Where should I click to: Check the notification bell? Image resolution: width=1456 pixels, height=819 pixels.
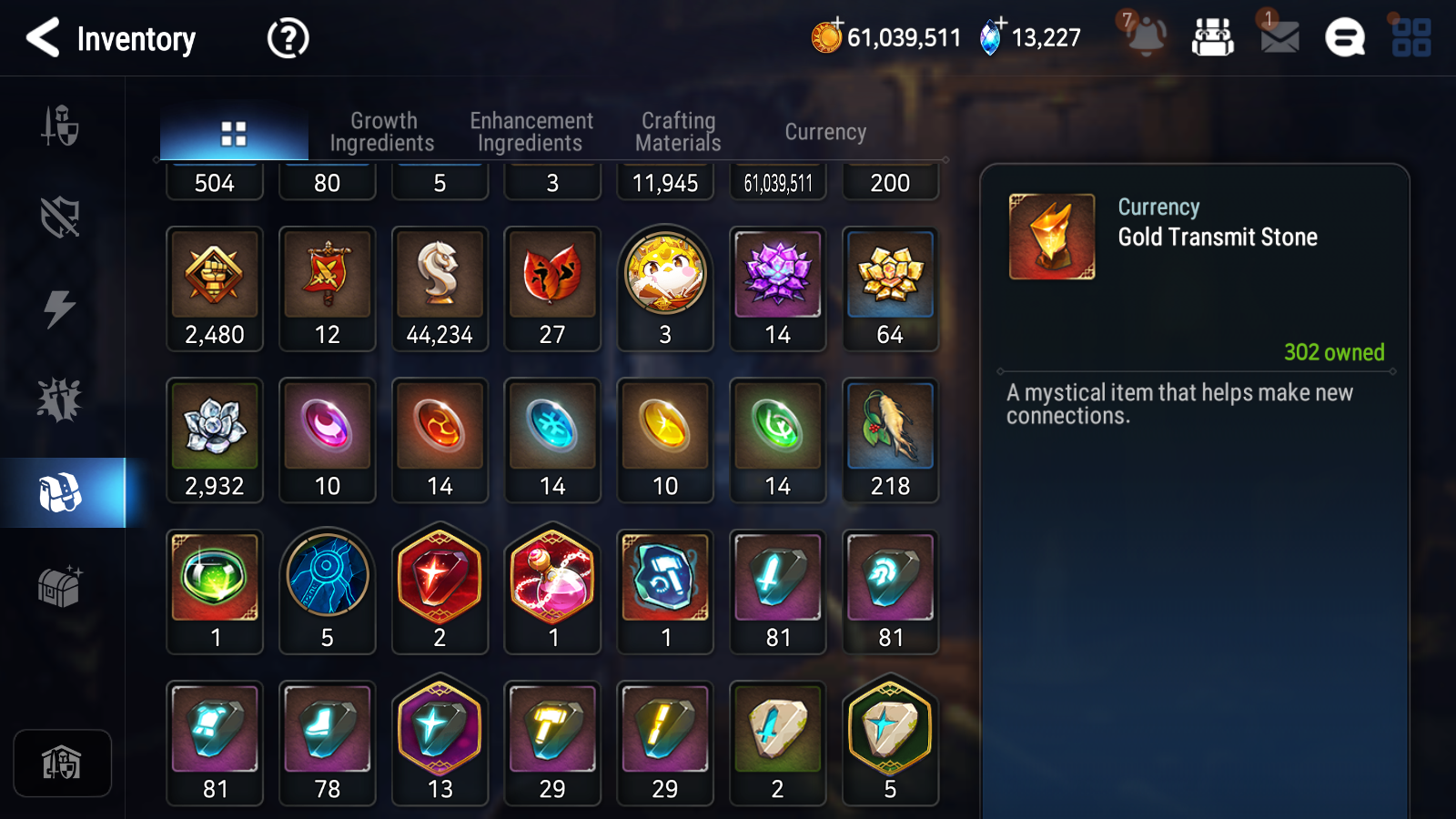coord(1147,38)
